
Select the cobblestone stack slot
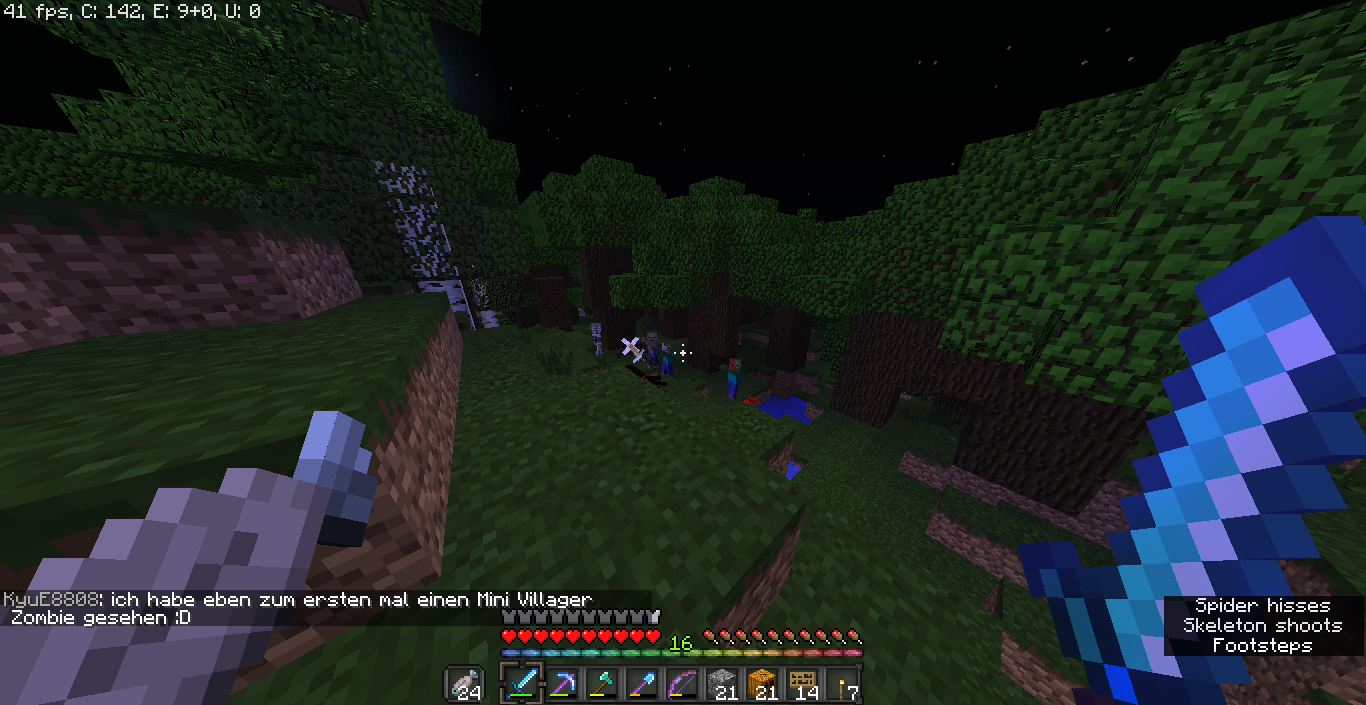pos(722,684)
